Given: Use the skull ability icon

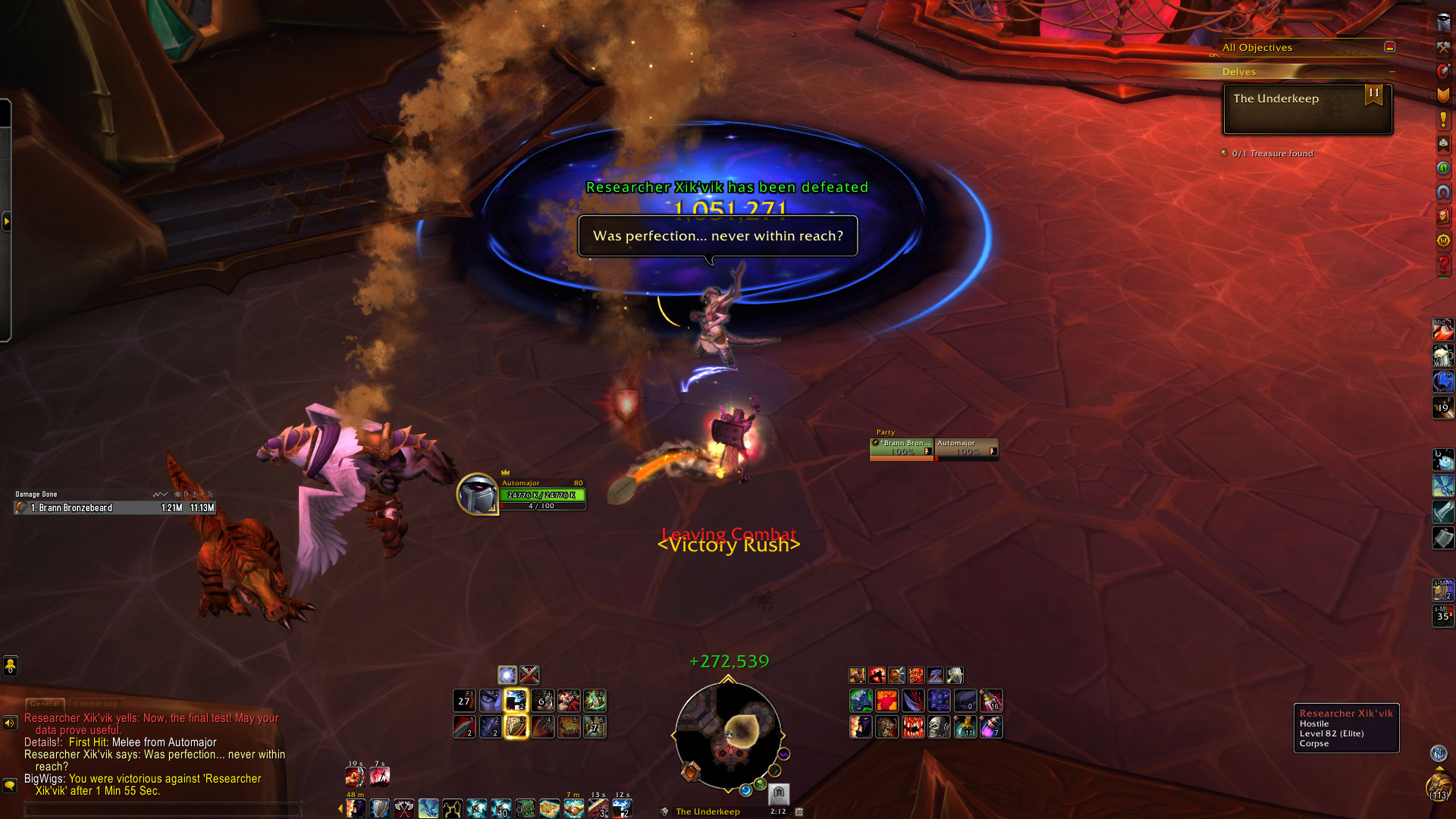Looking at the screenshot, I should [x=939, y=727].
